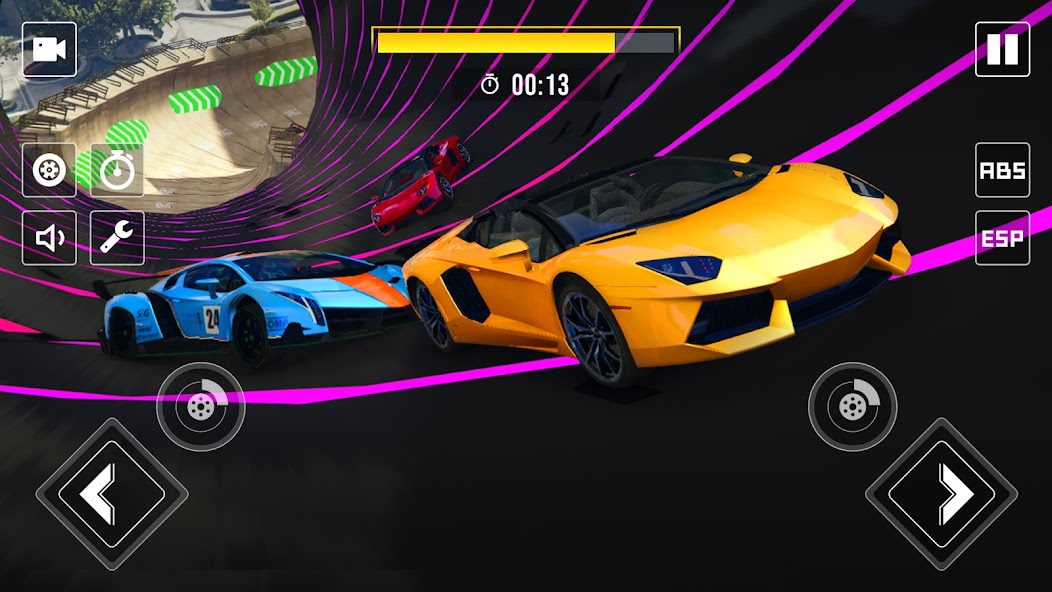Tap the left brake disc pedal

click(x=200, y=406)
